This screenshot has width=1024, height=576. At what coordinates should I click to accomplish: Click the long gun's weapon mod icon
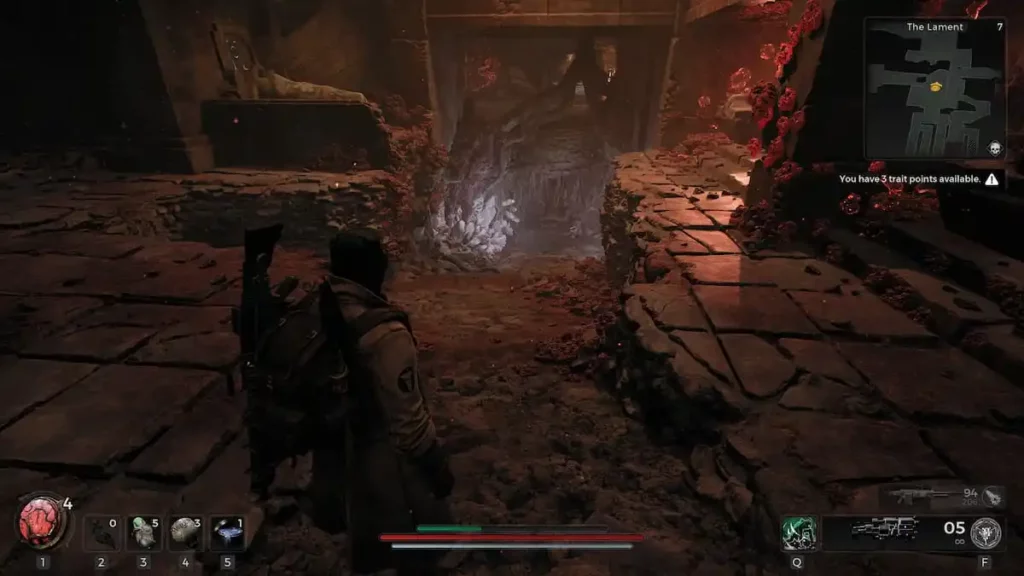tap(993, 495)
